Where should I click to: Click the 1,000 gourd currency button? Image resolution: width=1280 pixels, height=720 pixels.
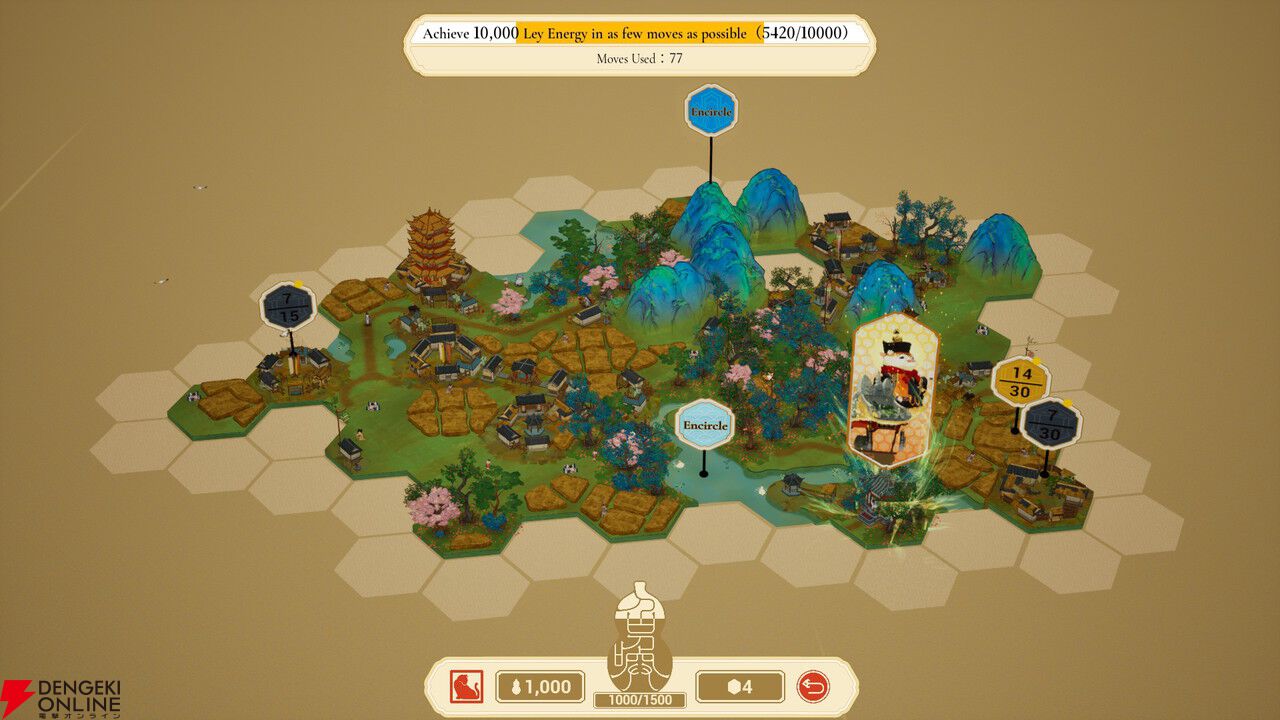point(538,687)
